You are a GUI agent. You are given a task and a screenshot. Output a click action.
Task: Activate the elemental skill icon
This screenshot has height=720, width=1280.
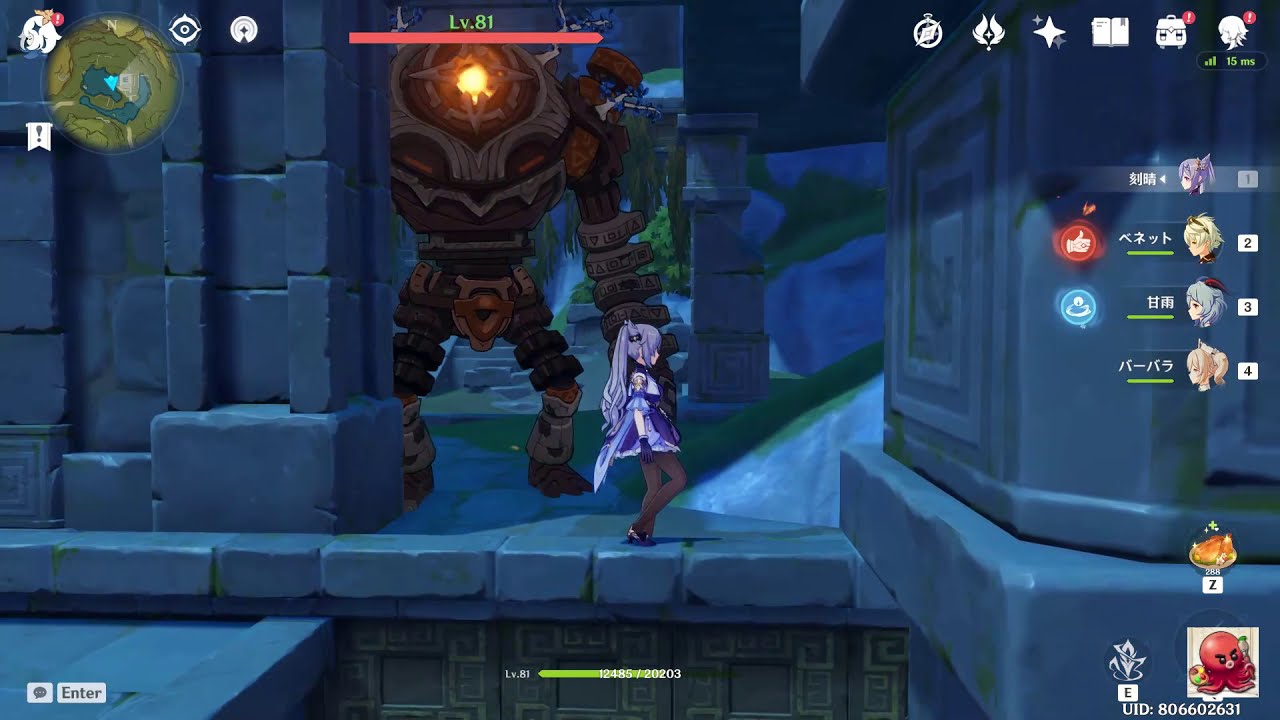coord(1128,660)
